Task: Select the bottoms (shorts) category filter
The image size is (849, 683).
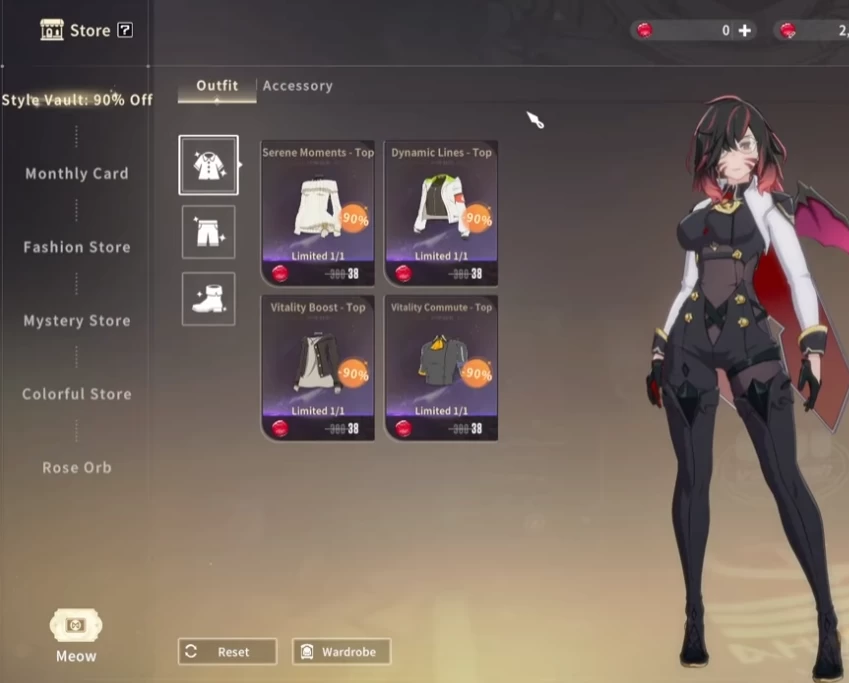Action: pyautogui.click(x=208, y=232)
